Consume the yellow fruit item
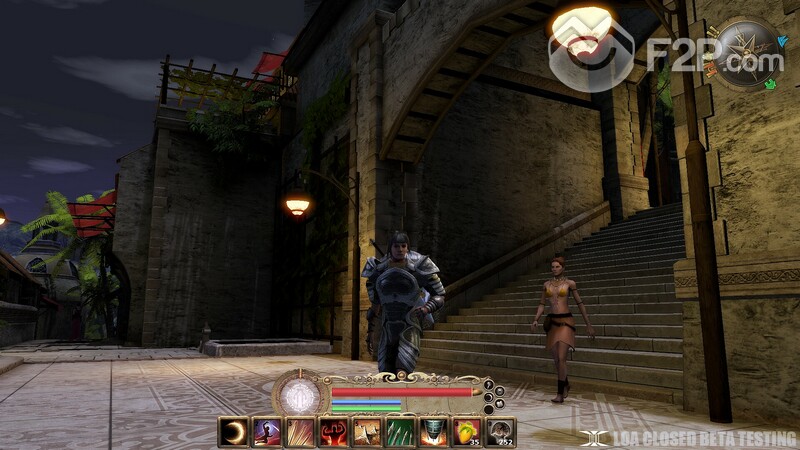This screenshot has width=800, height=450. tap(466, 432)
